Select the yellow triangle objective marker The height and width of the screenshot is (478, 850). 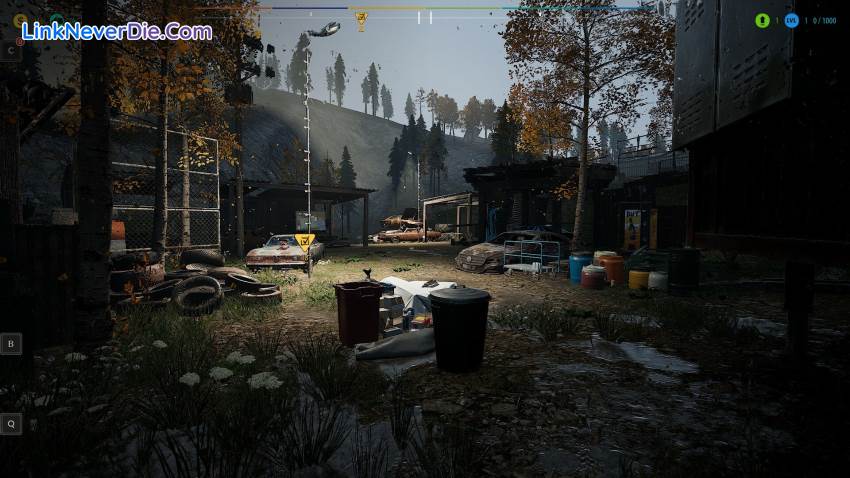click(306, 240)
